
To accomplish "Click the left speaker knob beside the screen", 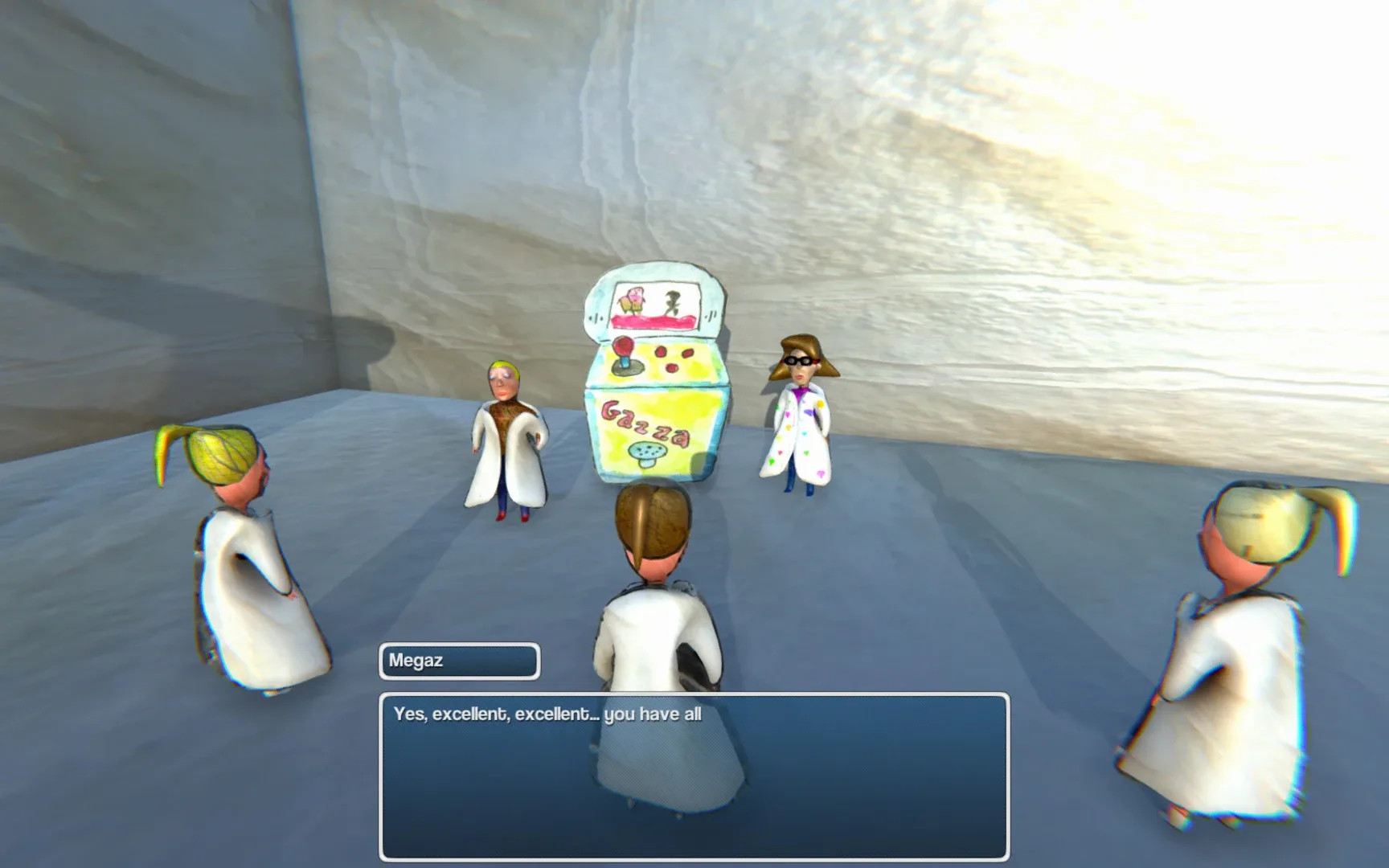I will tap(596, 316).
